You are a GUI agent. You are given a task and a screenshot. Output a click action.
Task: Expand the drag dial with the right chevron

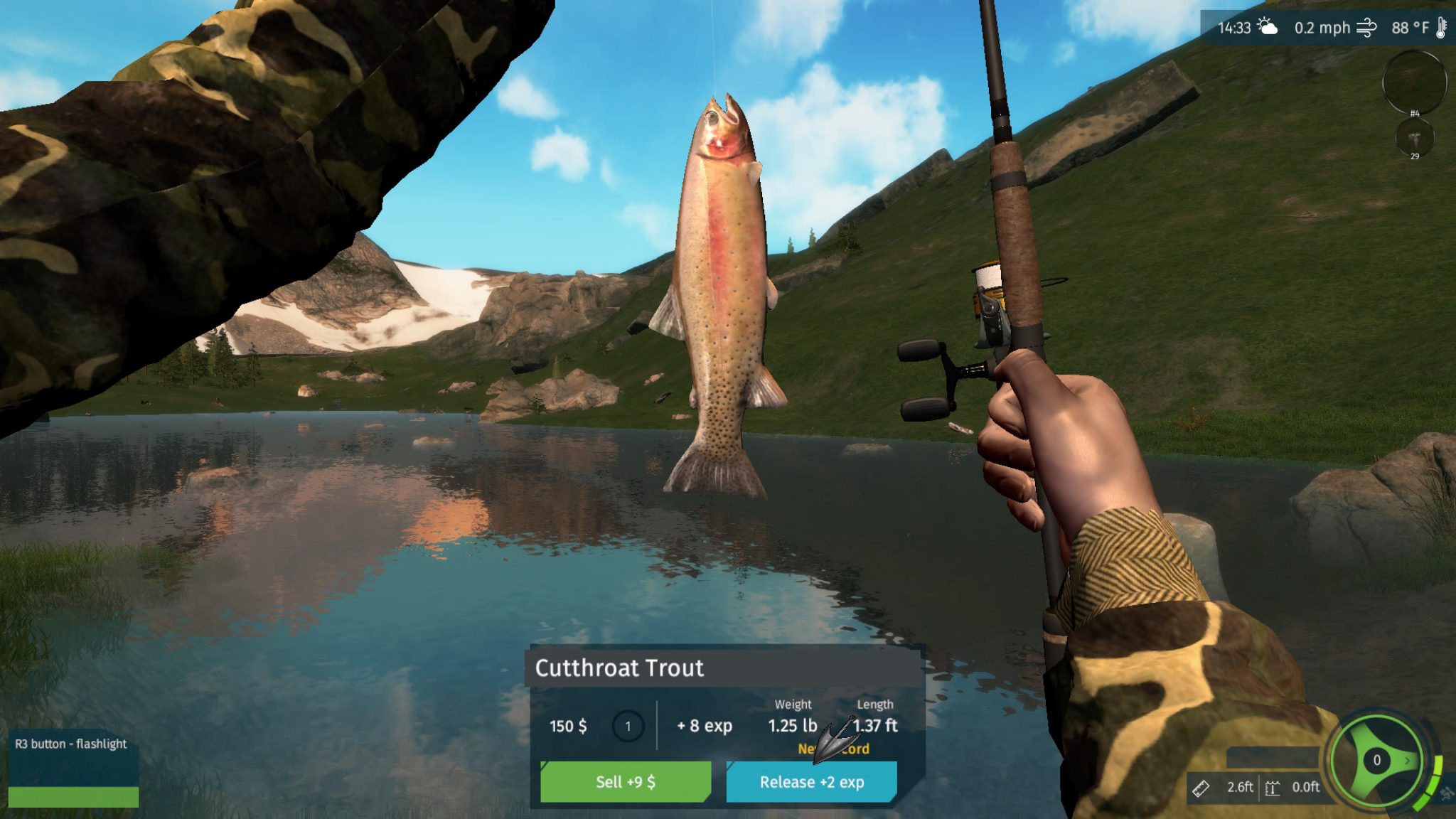pos(1407,761)
